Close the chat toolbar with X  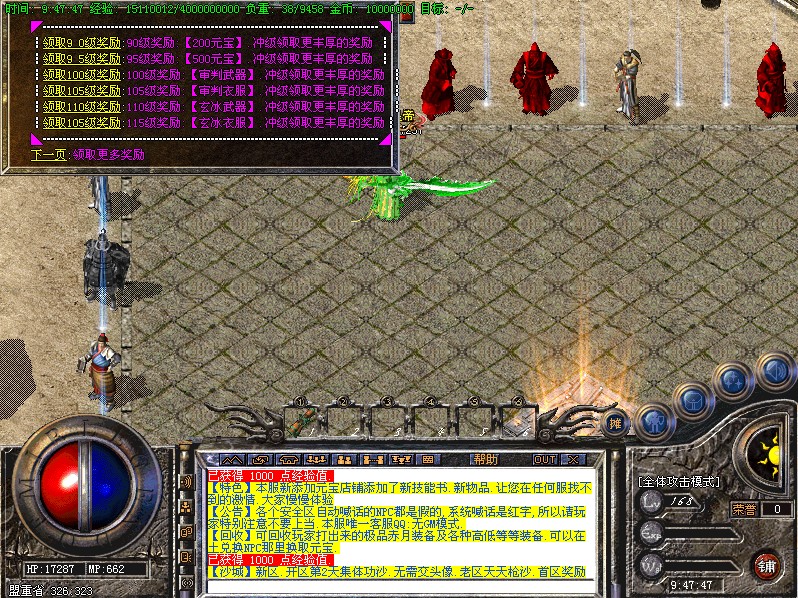(573, 459)
